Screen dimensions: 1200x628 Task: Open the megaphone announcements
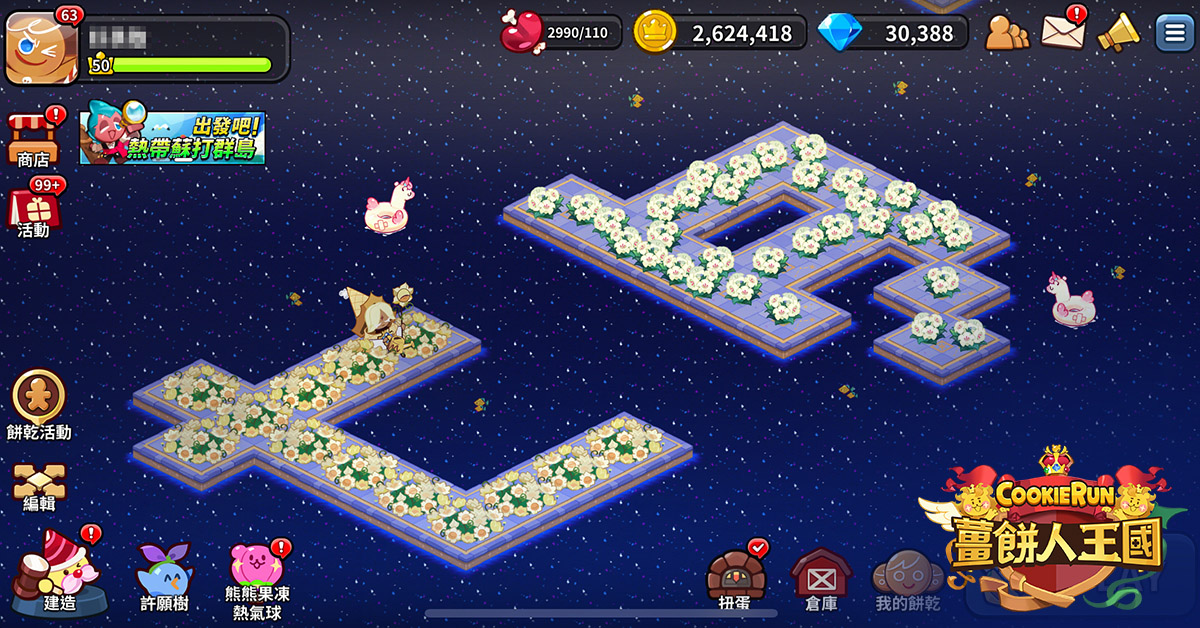(x=1119, y=32)
